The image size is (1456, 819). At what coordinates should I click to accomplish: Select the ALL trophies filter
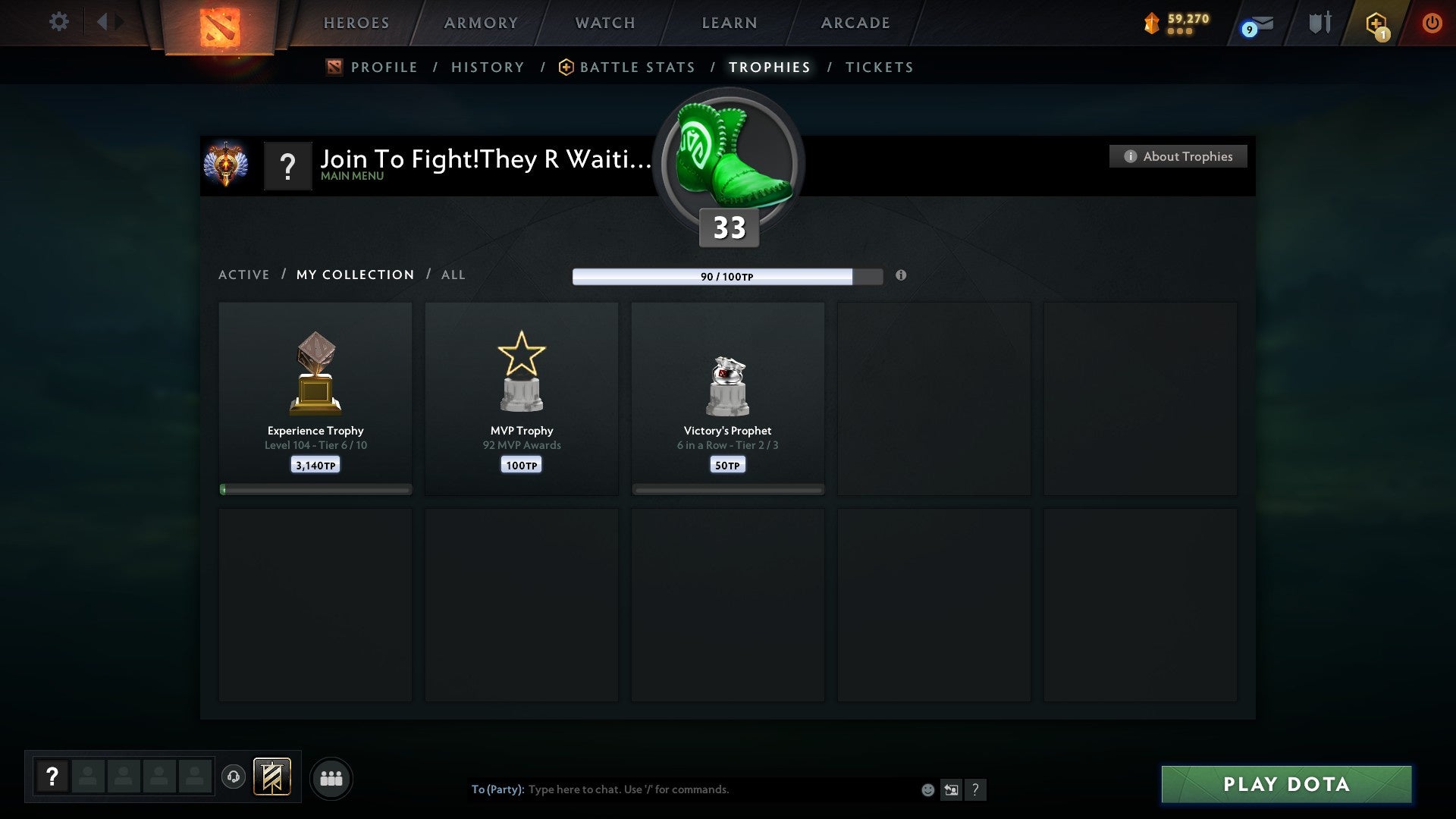pyautogui.click(x=453, y=275)
